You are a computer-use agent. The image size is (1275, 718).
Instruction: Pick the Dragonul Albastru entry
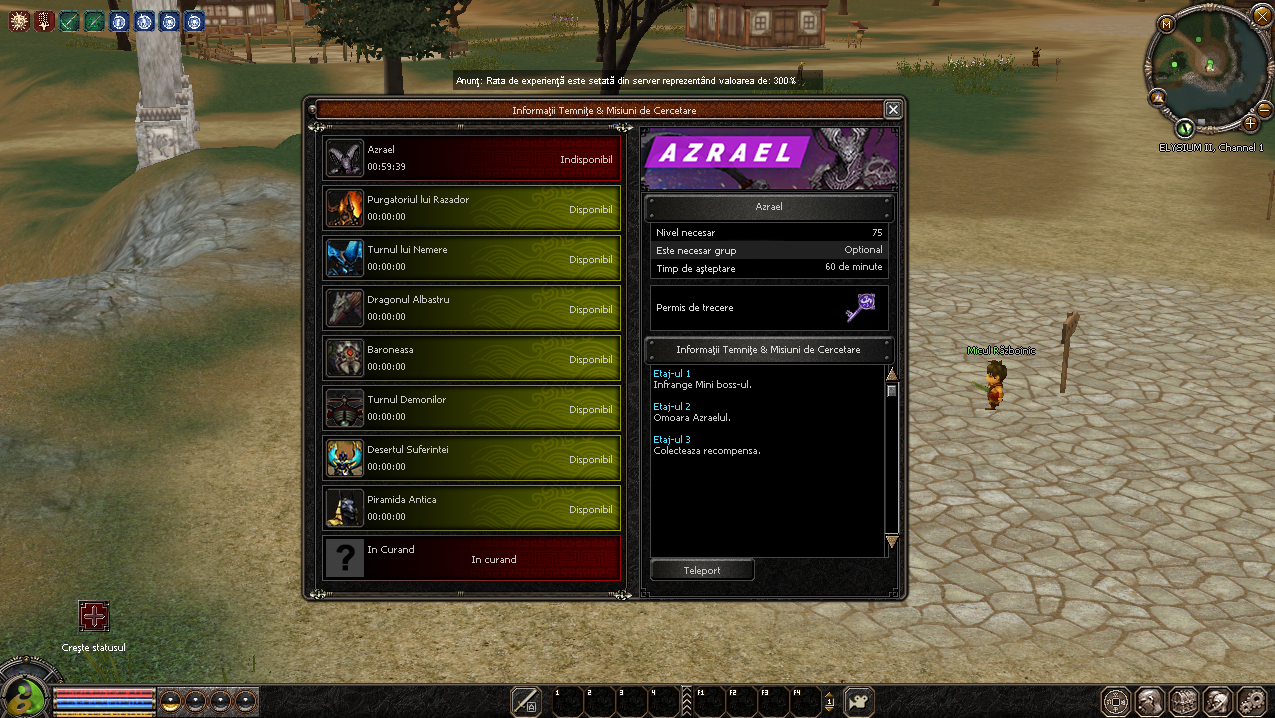click(x=471, y=310)
